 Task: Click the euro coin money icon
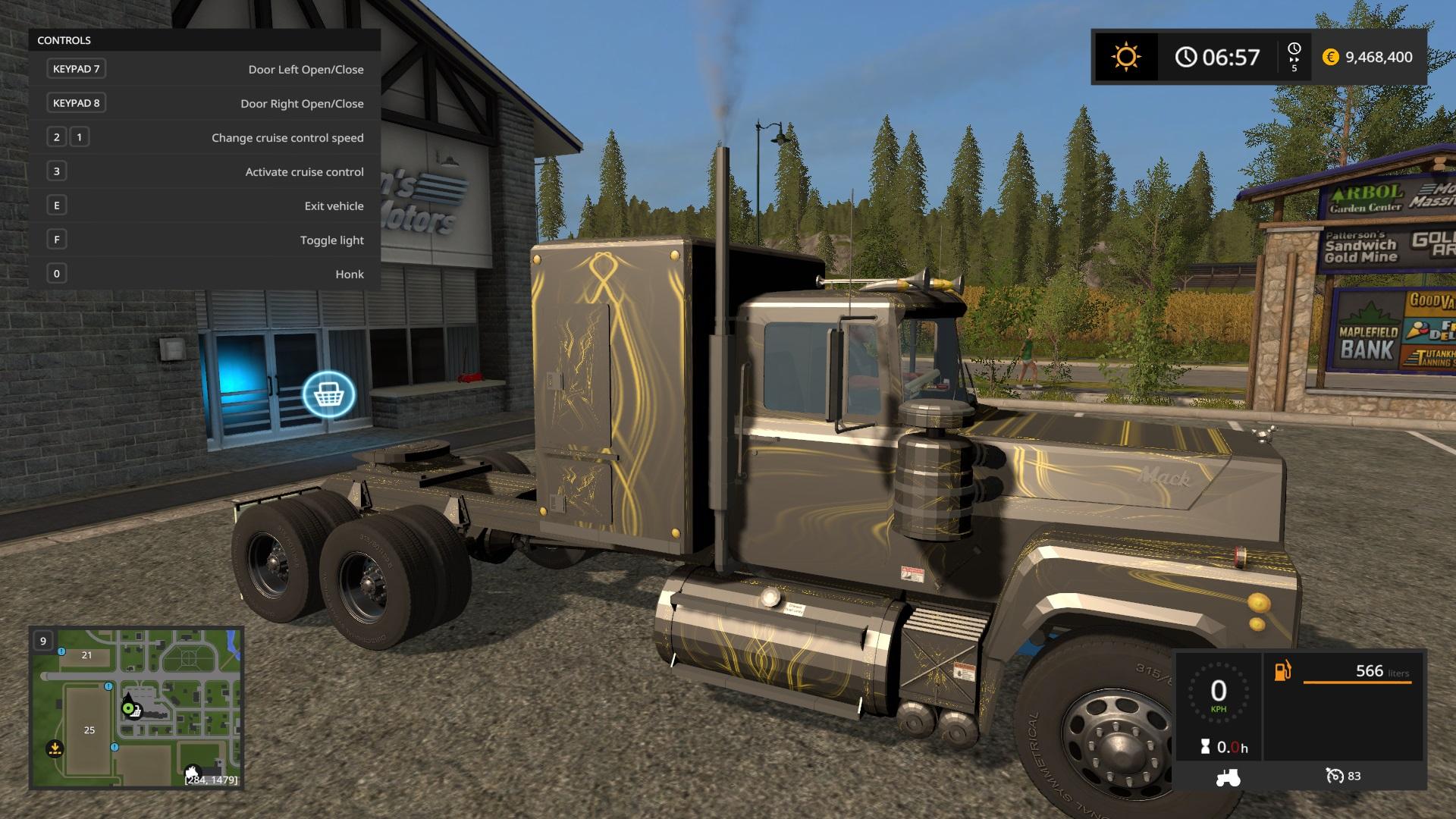[x=1330, y=57]
